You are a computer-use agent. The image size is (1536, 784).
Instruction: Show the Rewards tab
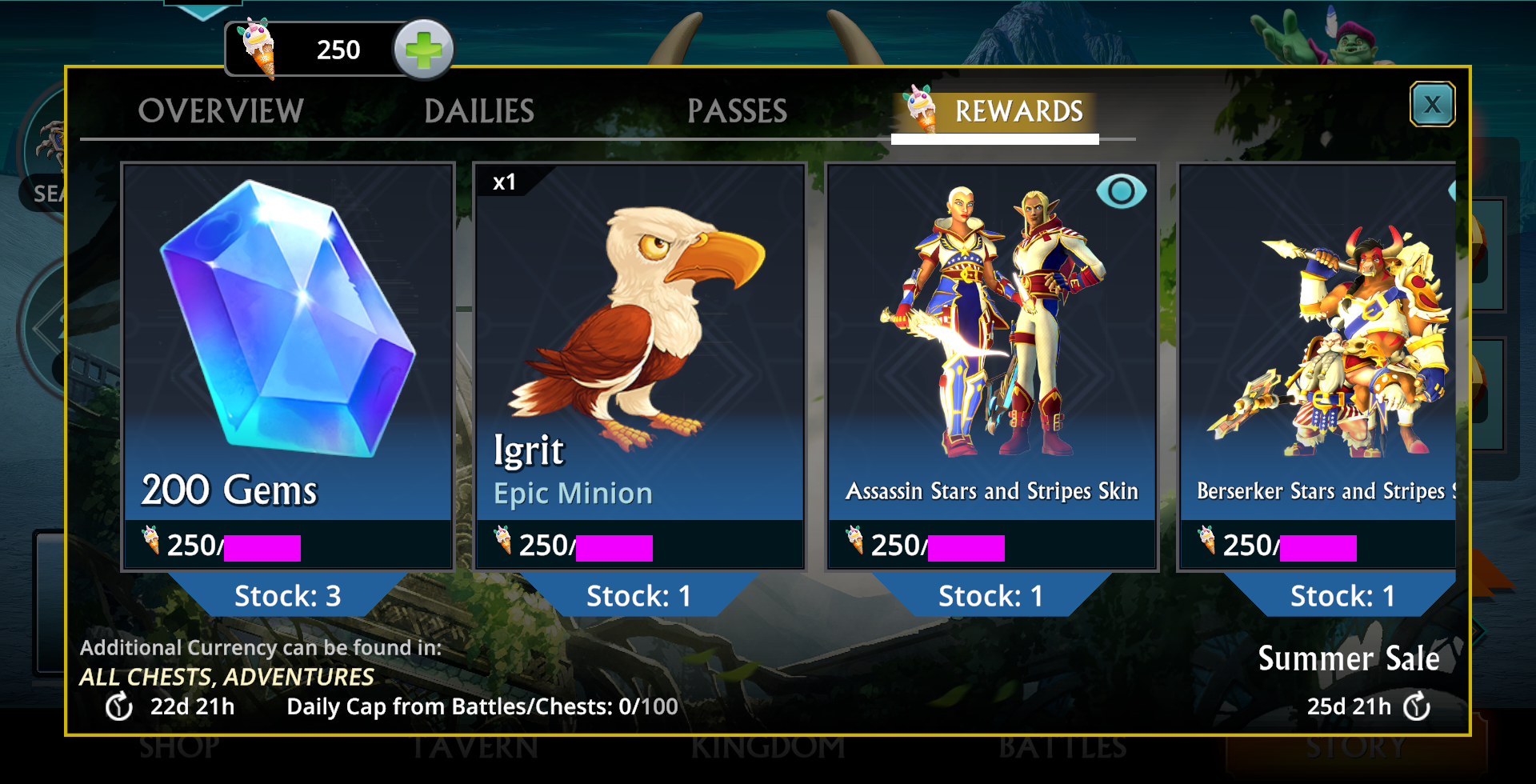pyautogui.click(x=1018, y=111)
